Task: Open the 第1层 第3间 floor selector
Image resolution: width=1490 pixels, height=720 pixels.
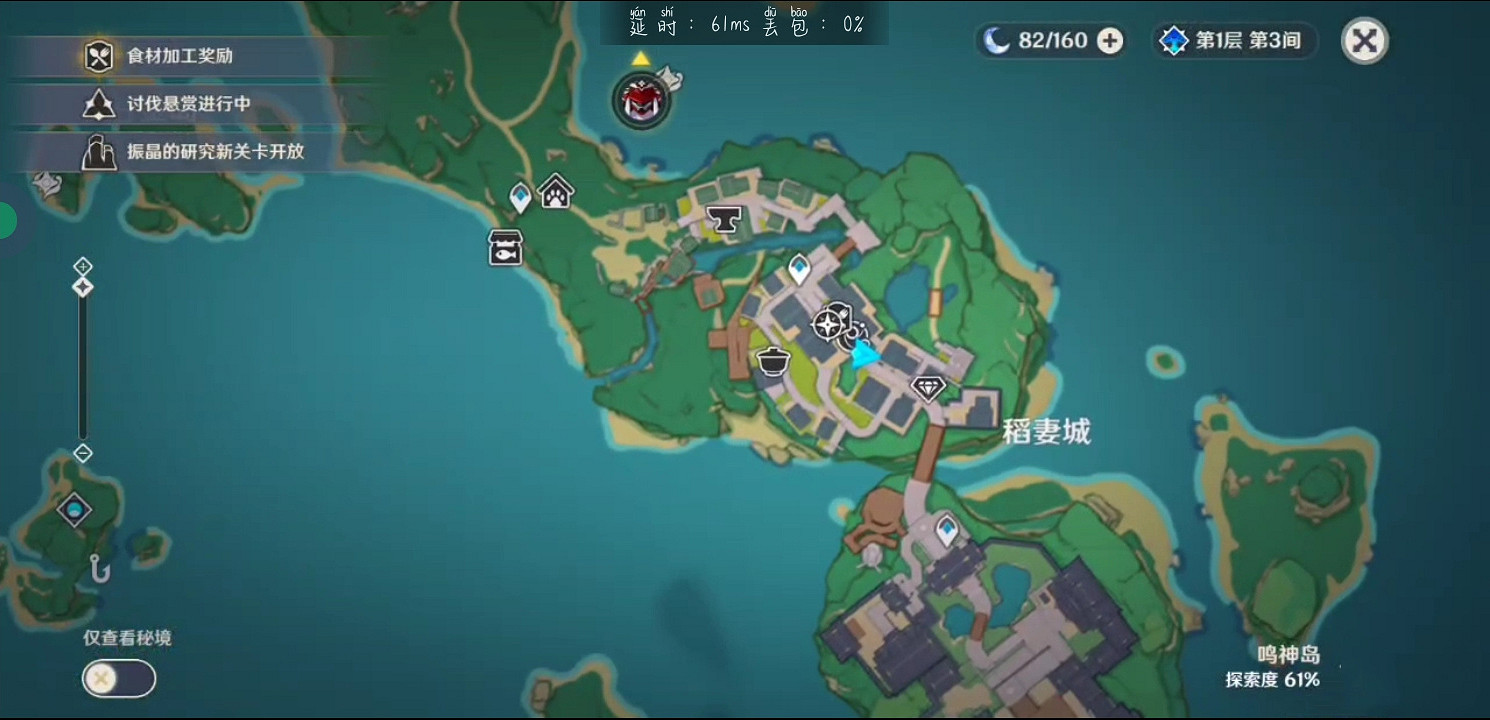Action: click(1234, 42)
